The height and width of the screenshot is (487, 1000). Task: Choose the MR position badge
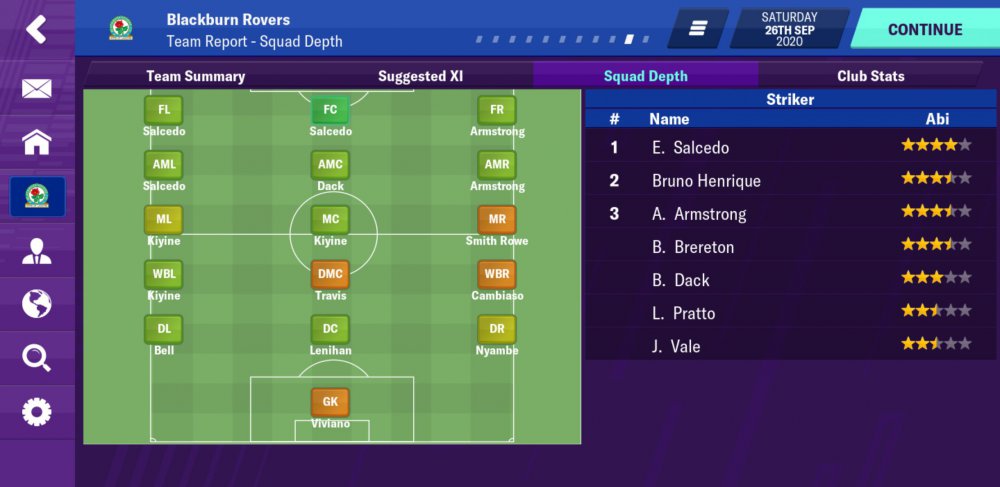(497, 219)
